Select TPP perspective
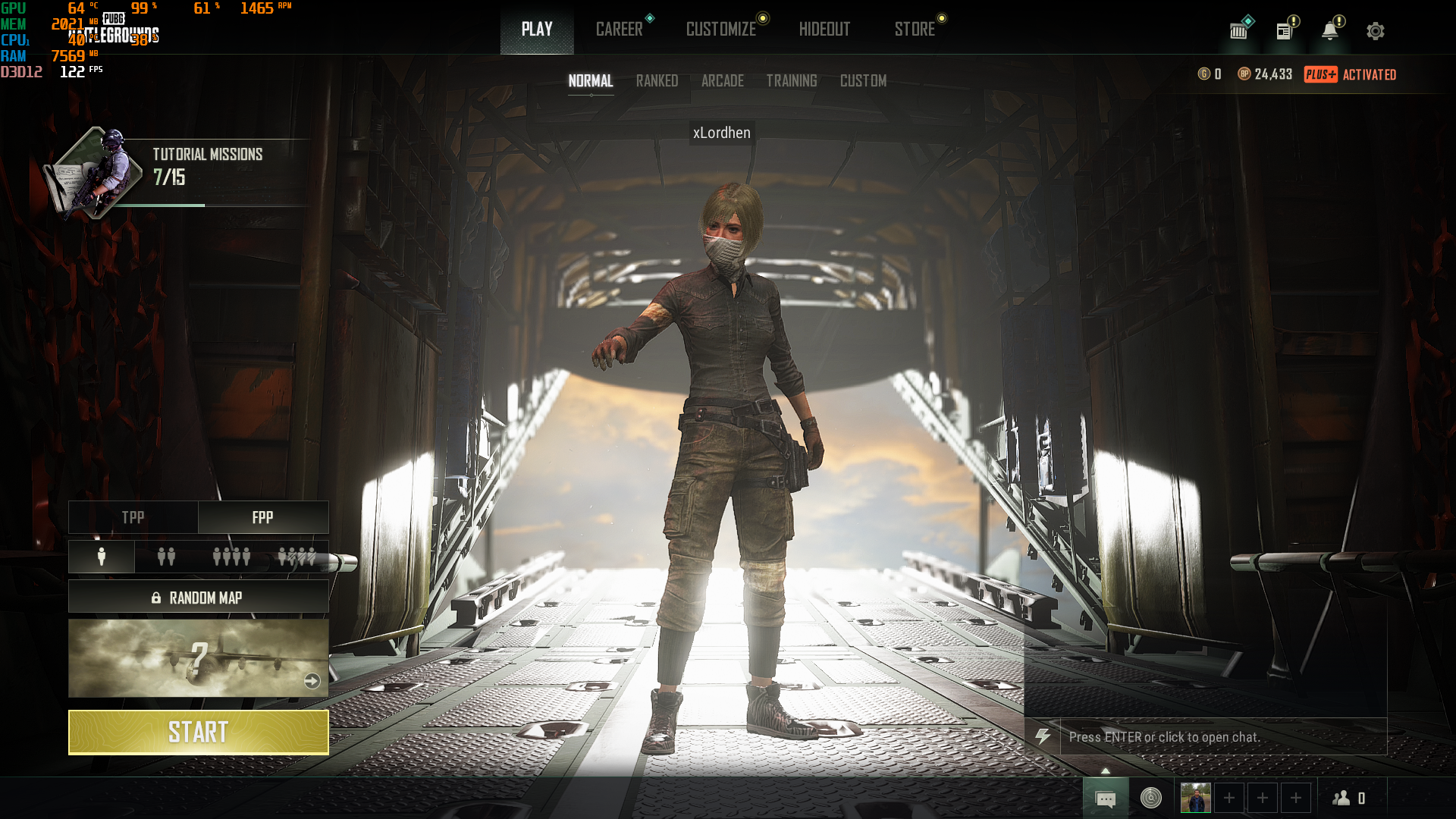 (133, 517)
